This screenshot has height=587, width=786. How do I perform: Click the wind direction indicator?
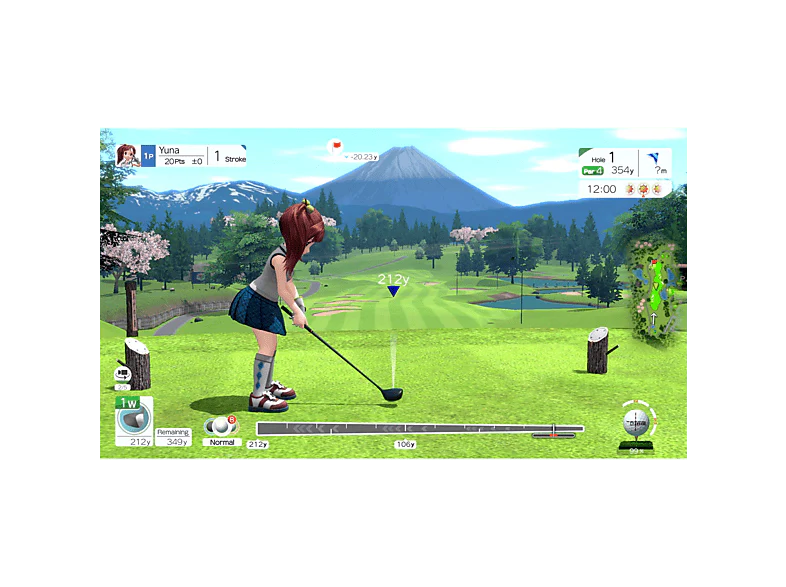[655, 162]
